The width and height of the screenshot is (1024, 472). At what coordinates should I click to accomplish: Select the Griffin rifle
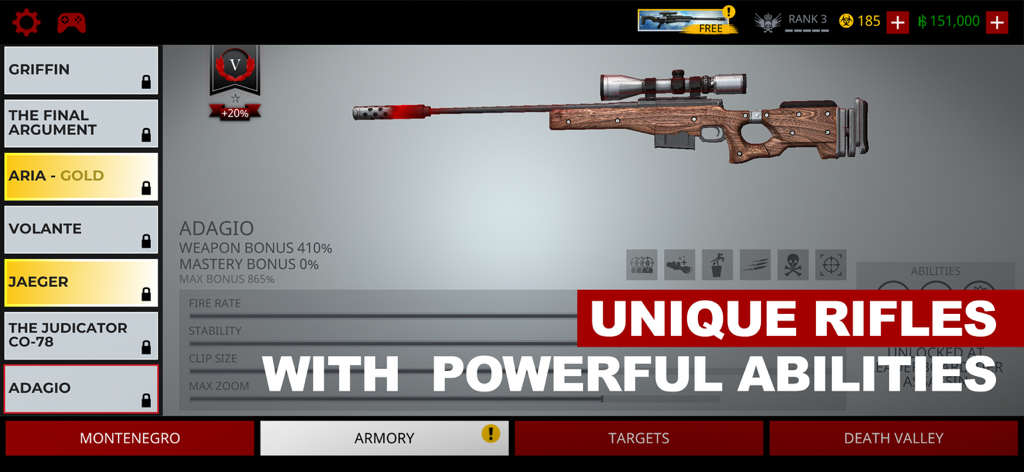81,70
